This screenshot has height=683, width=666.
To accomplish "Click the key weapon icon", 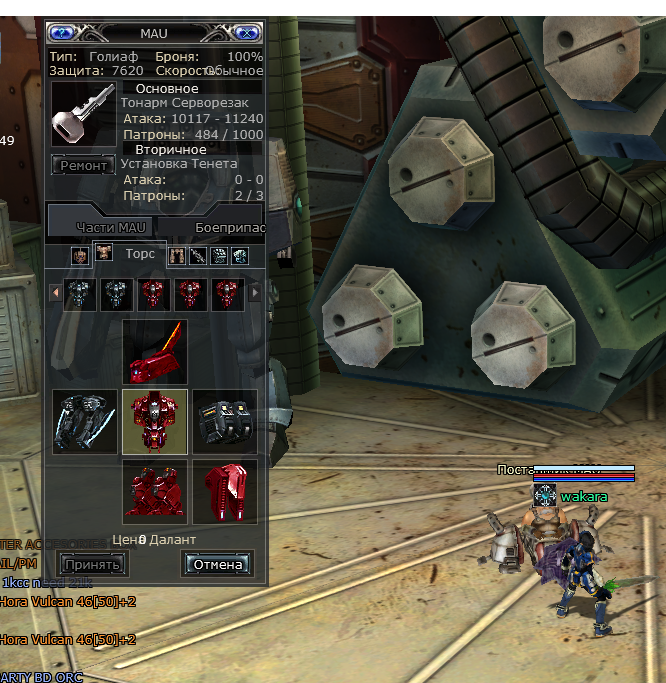I will (x=83, y=116).
